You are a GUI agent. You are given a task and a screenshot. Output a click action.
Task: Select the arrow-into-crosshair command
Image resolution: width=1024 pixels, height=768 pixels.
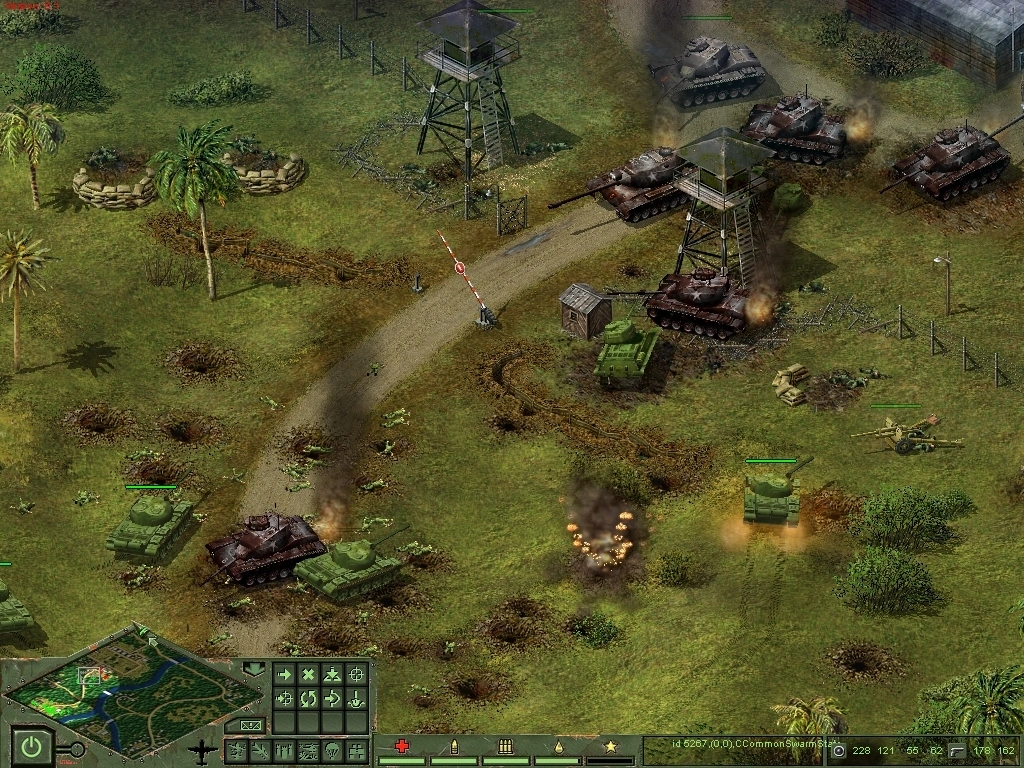coord(284,698)
